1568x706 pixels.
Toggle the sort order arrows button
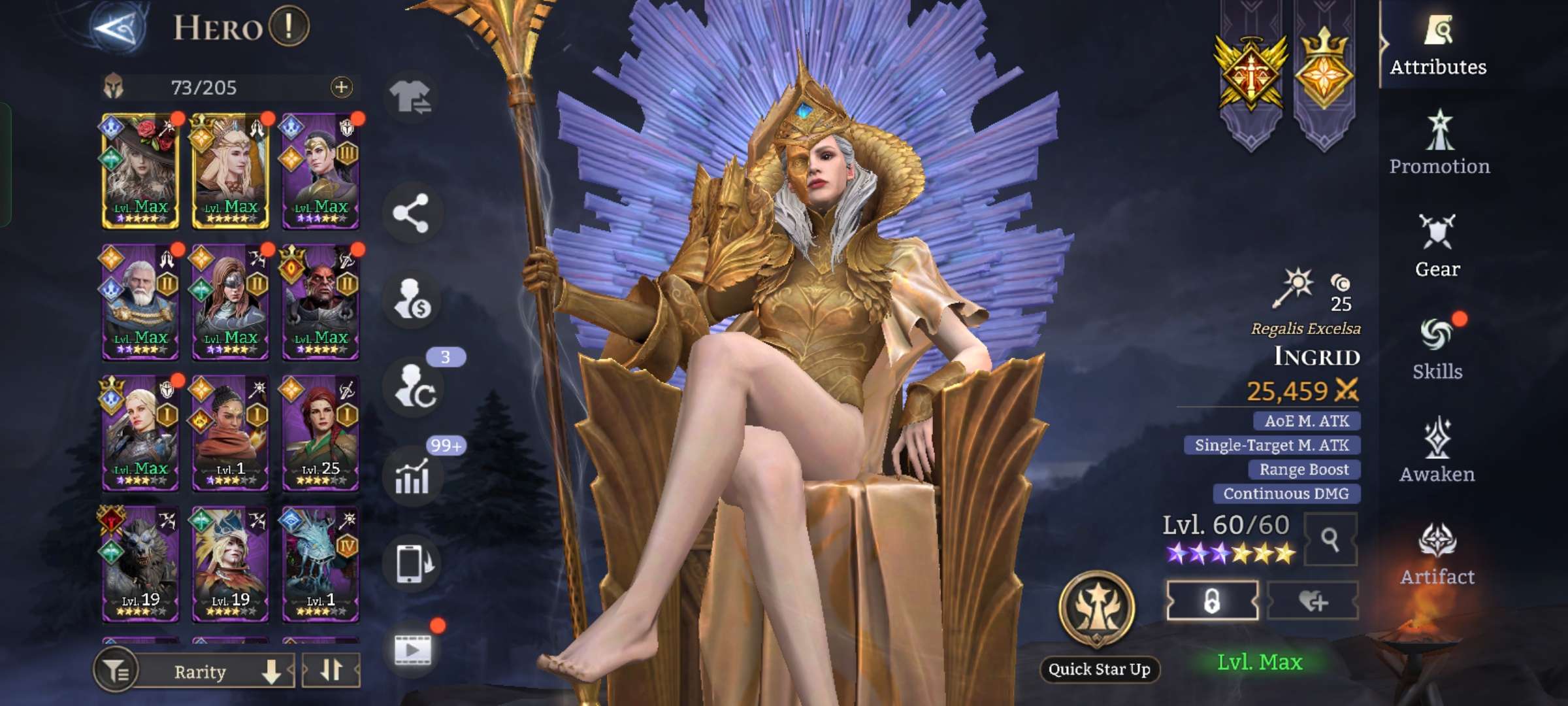pos(331,671)
